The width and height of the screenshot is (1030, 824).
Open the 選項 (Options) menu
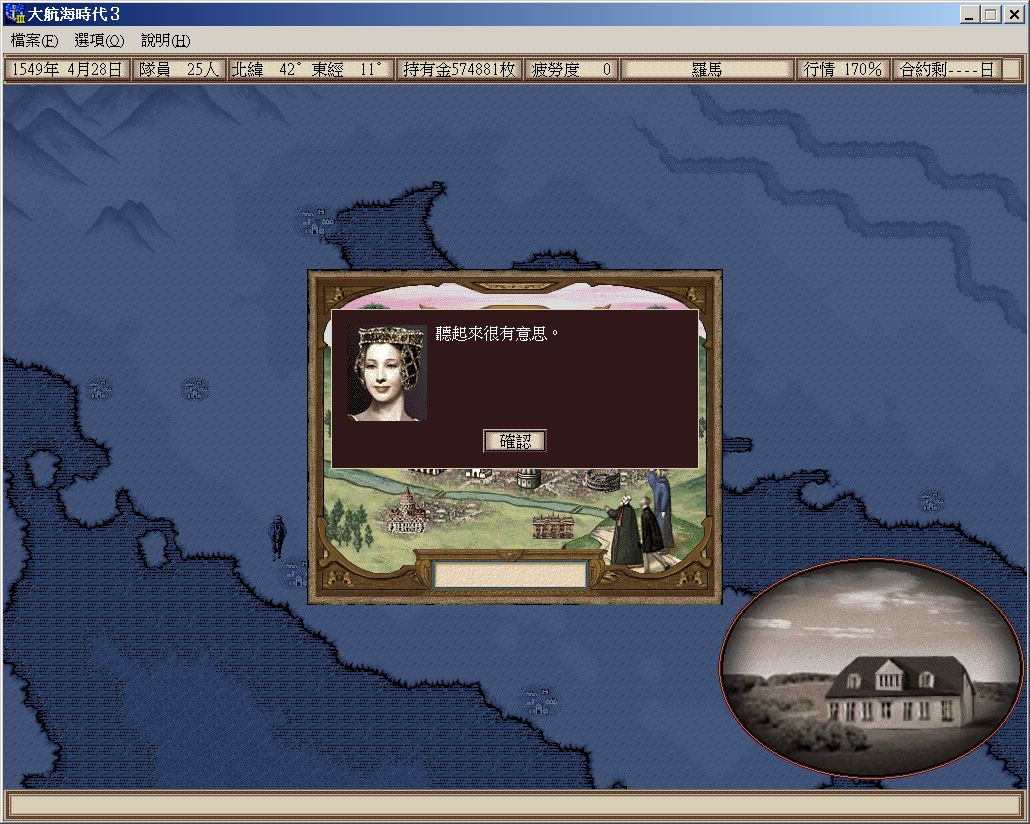[x=99, y=41]
